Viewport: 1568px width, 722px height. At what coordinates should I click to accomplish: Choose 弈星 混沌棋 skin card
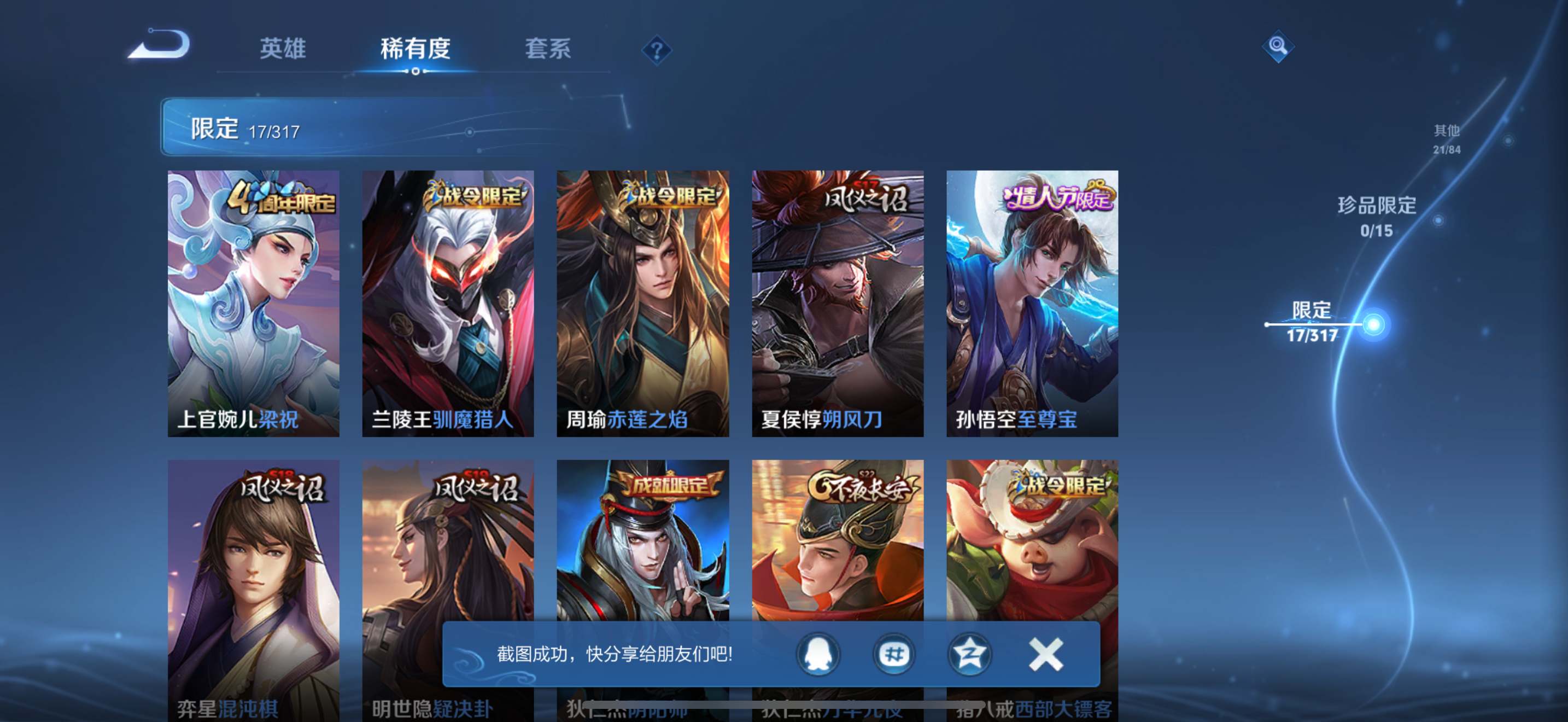pyautogui.click(x=253, y=548)
